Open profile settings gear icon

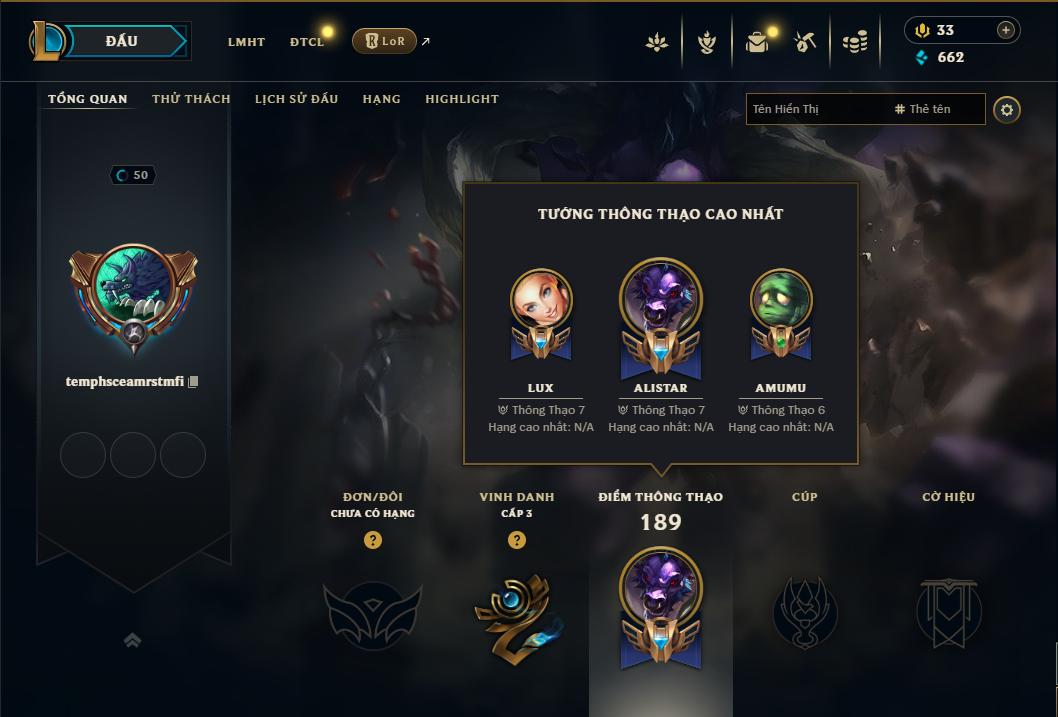click(1007, 109)
